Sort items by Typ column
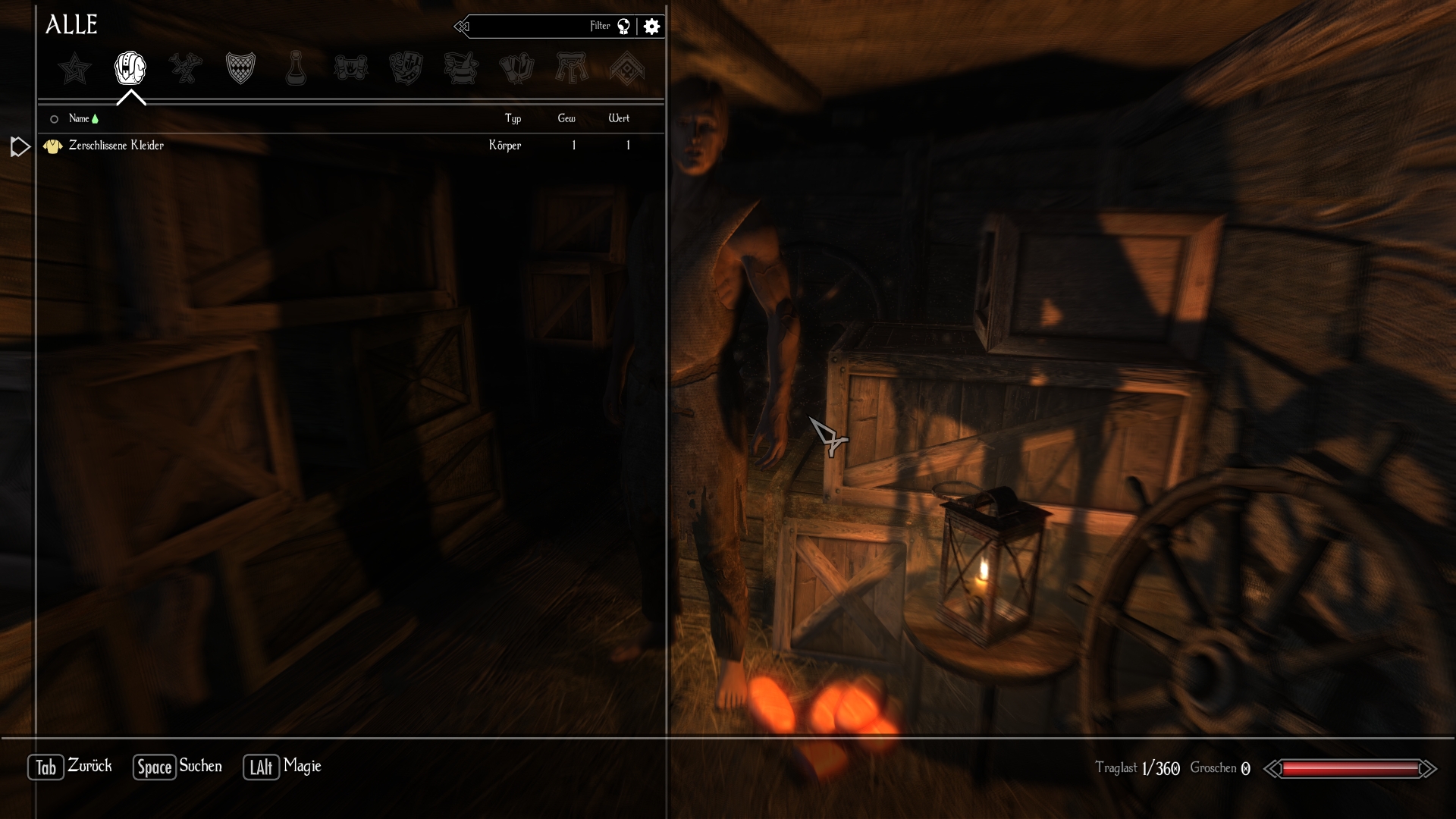The image size is (1456, 819). tap(513, 118)
